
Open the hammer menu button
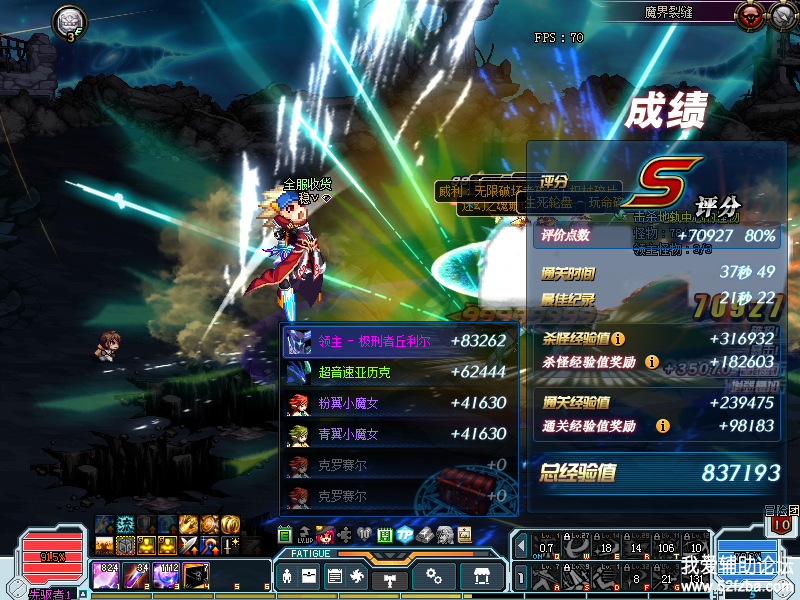[392, 577]
